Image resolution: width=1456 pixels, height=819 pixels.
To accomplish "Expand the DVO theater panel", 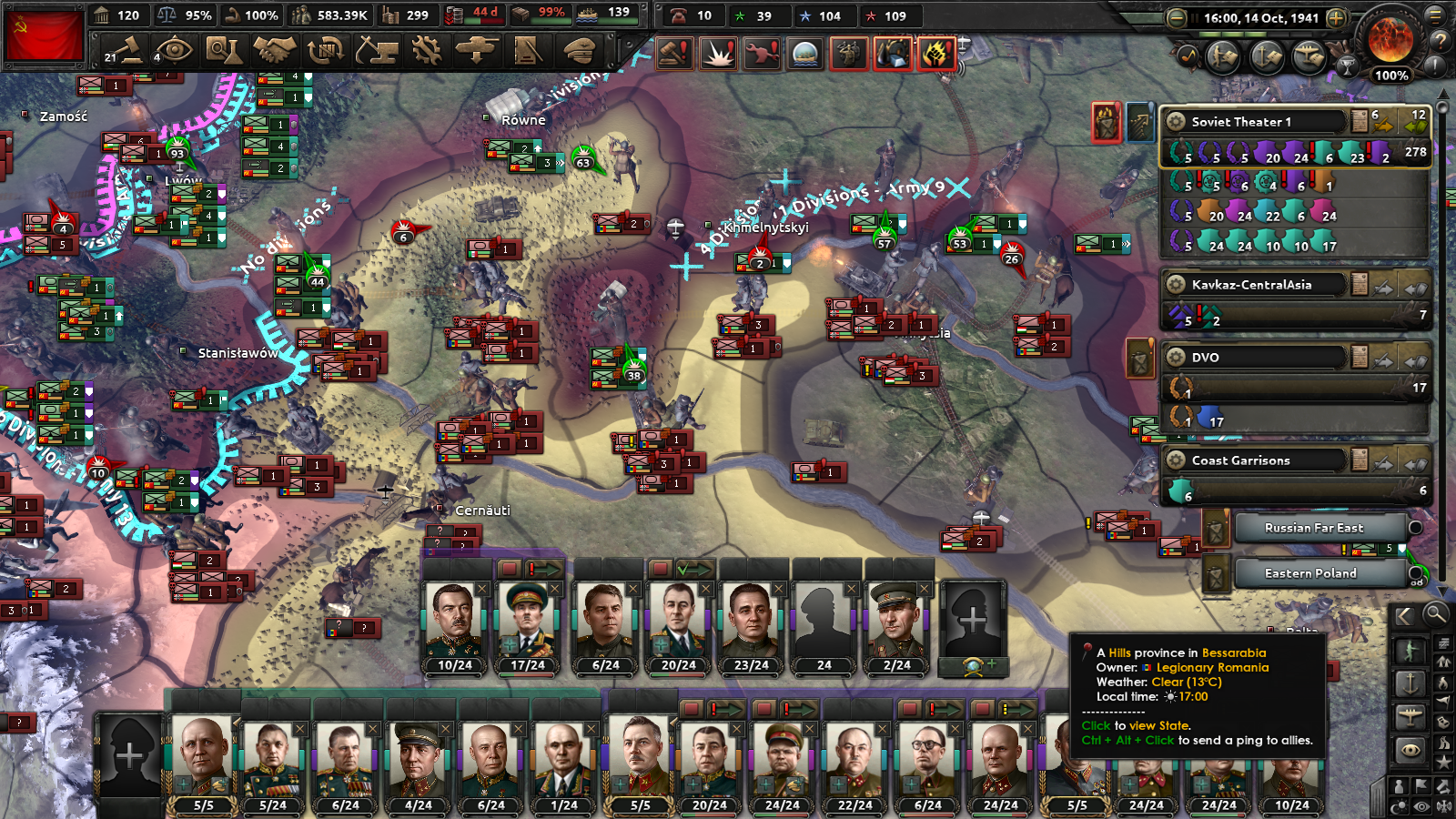I will click(1256, 357).
